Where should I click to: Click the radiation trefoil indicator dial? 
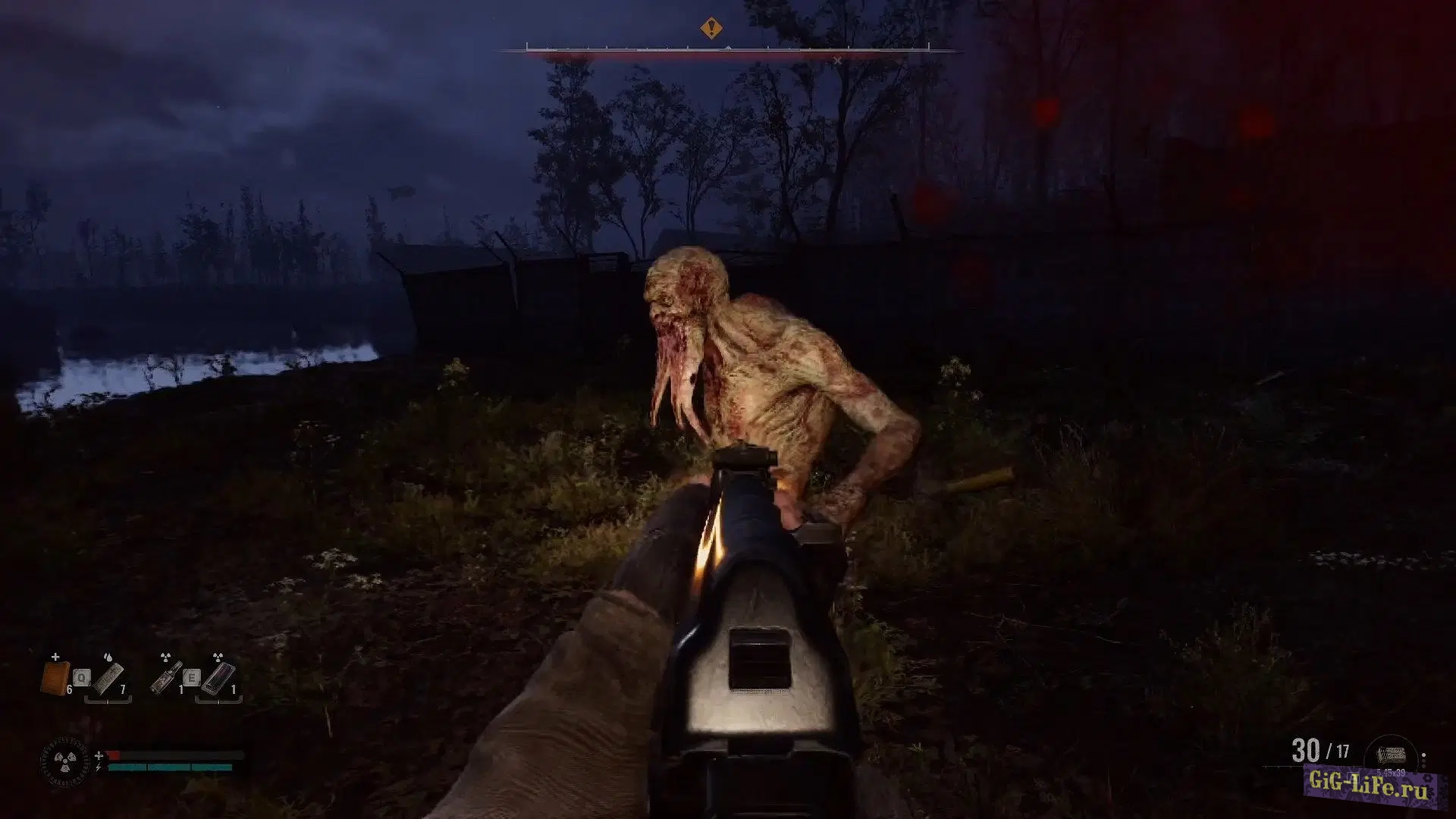click(x=65, y=761)
